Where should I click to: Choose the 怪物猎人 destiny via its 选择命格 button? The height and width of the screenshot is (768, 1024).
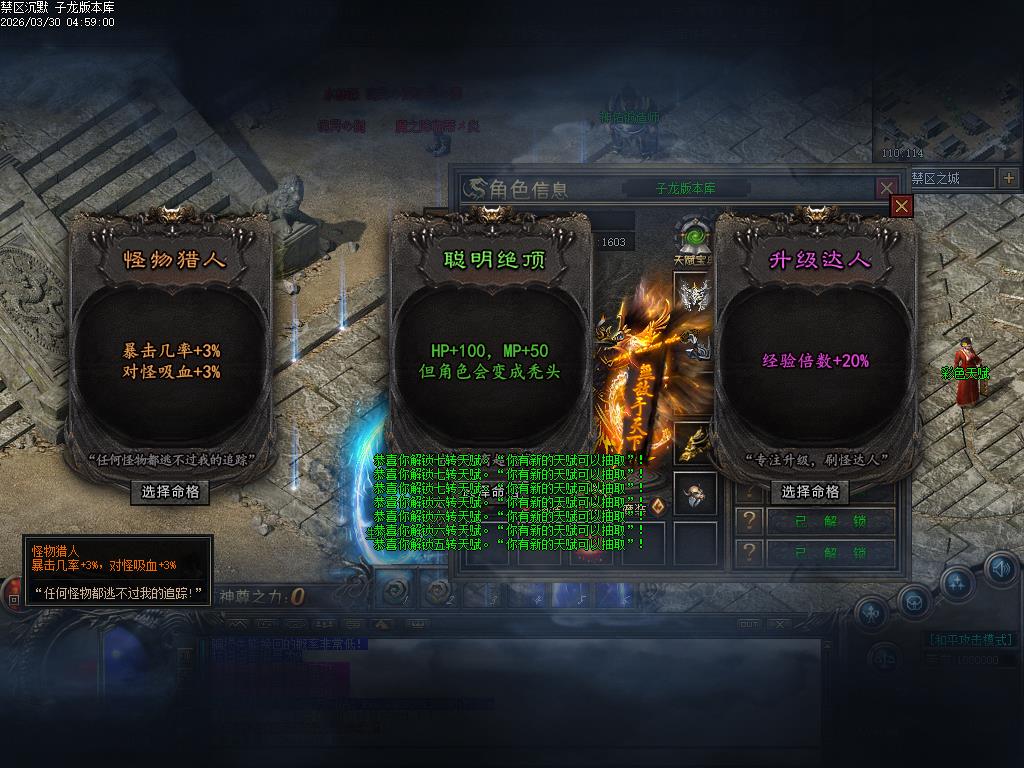coord(170,492)
